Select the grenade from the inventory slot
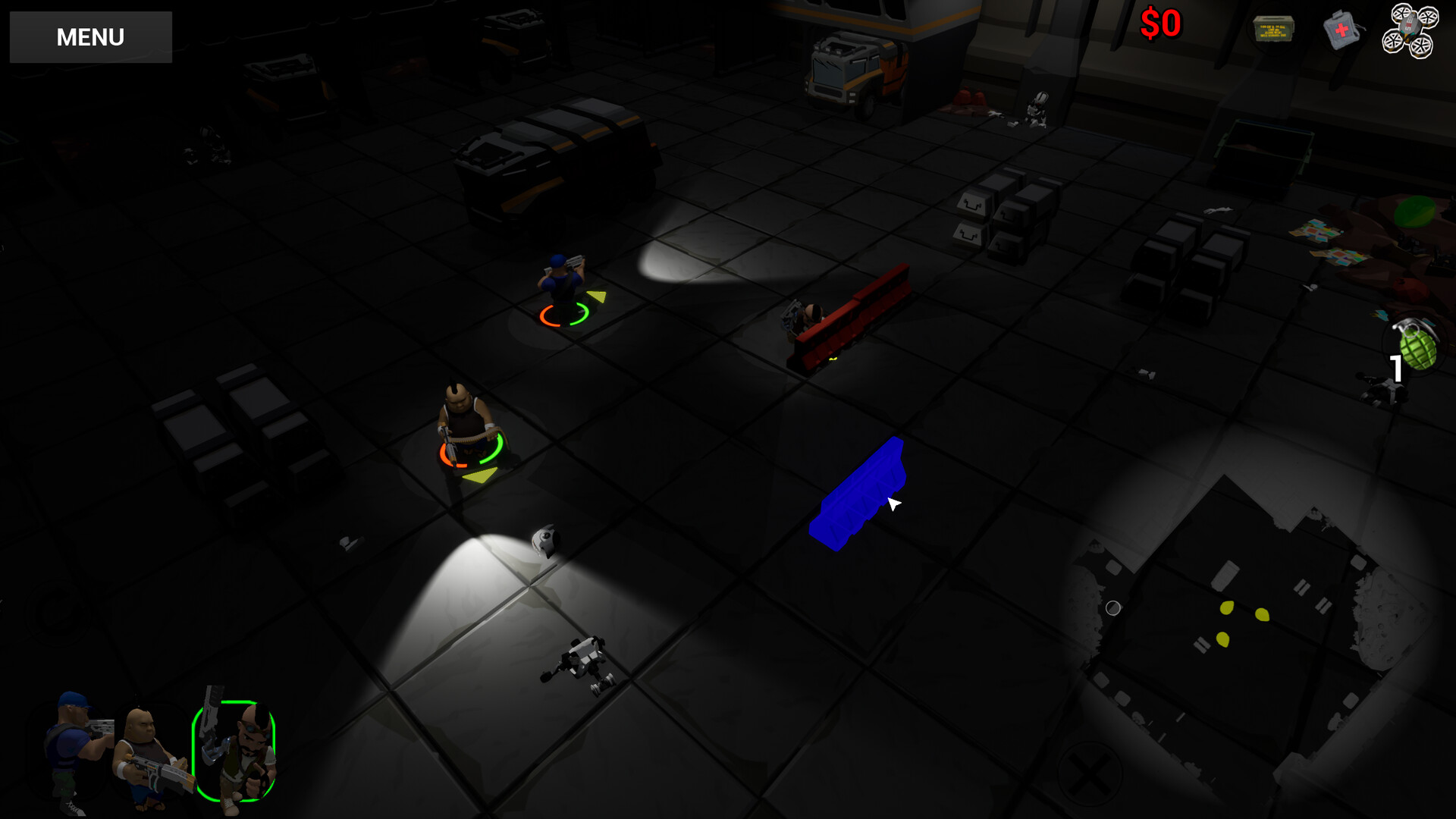Screen dimensions: 1456x819 1417,345
